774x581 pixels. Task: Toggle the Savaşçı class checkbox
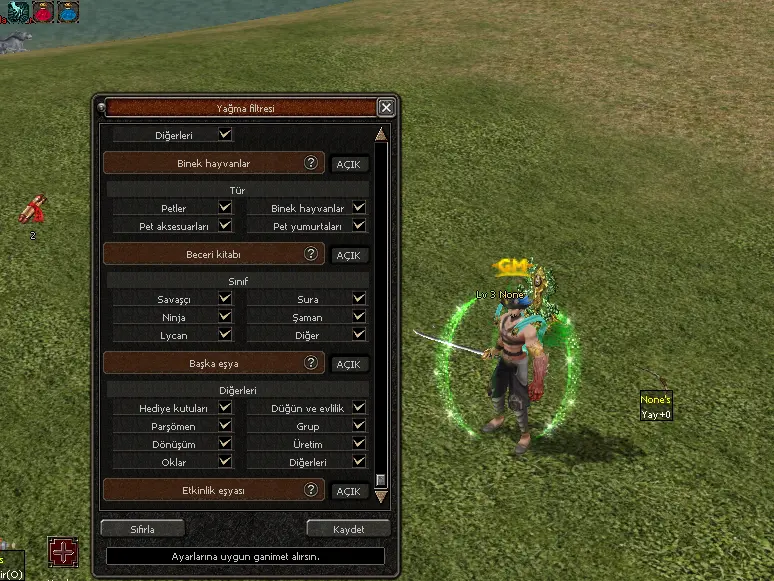pos(225,299)
